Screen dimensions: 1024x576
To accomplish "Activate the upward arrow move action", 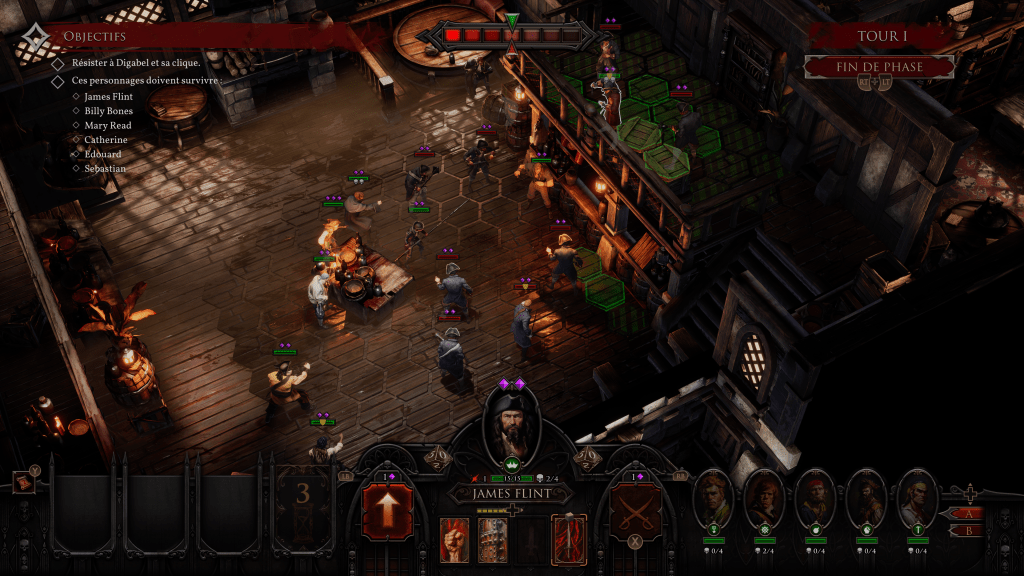I will tap(387, 511).
